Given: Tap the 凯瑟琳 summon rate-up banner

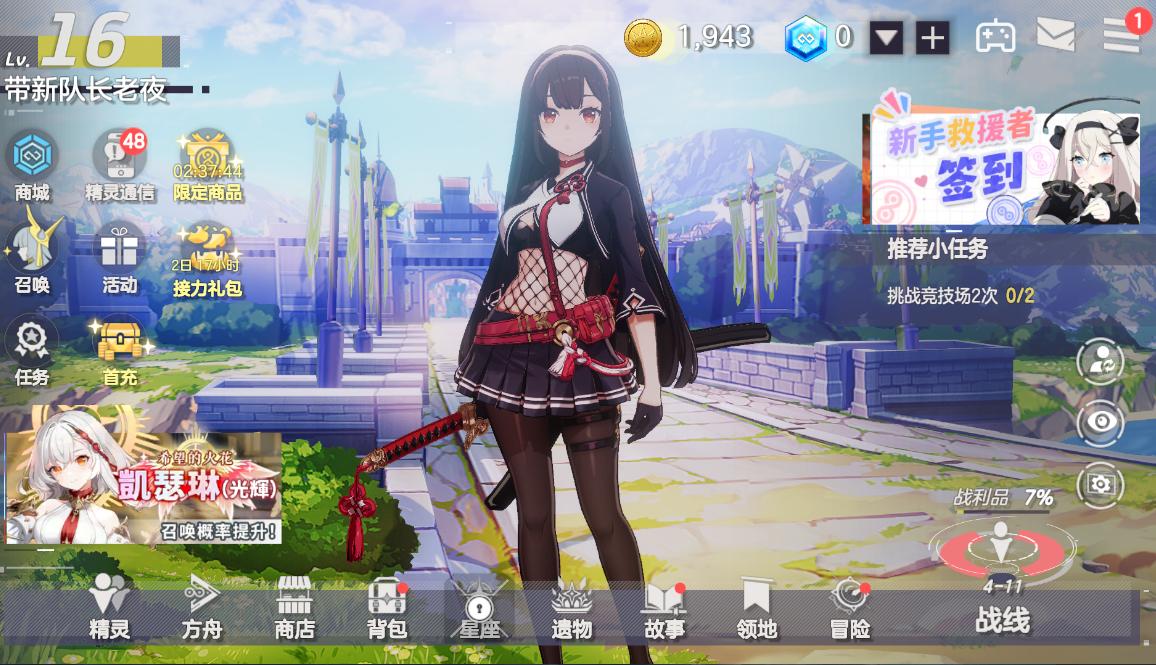Looking at the screenshot, I should [144, 490].
